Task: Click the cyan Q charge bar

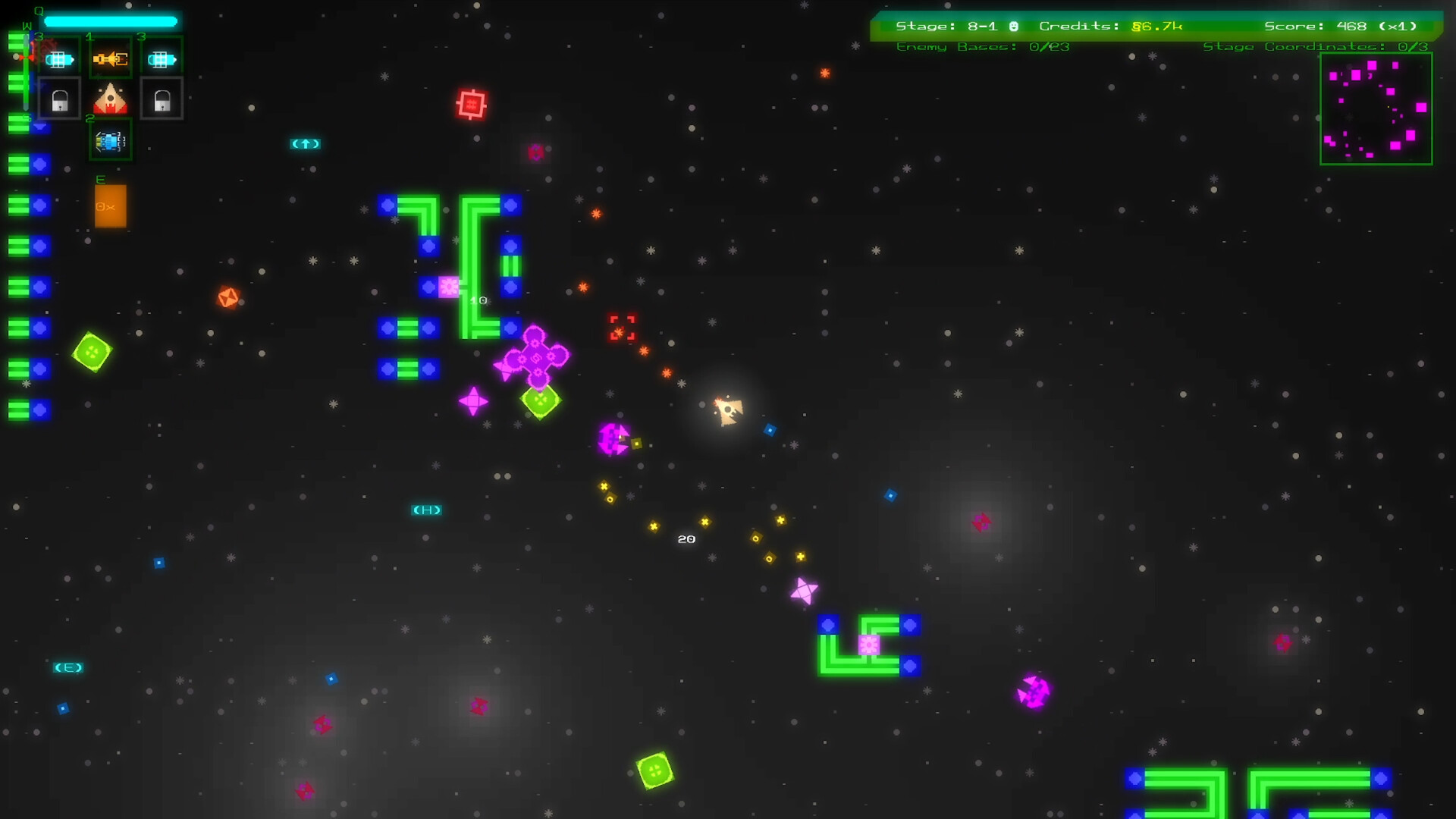Action: [110, 20]
